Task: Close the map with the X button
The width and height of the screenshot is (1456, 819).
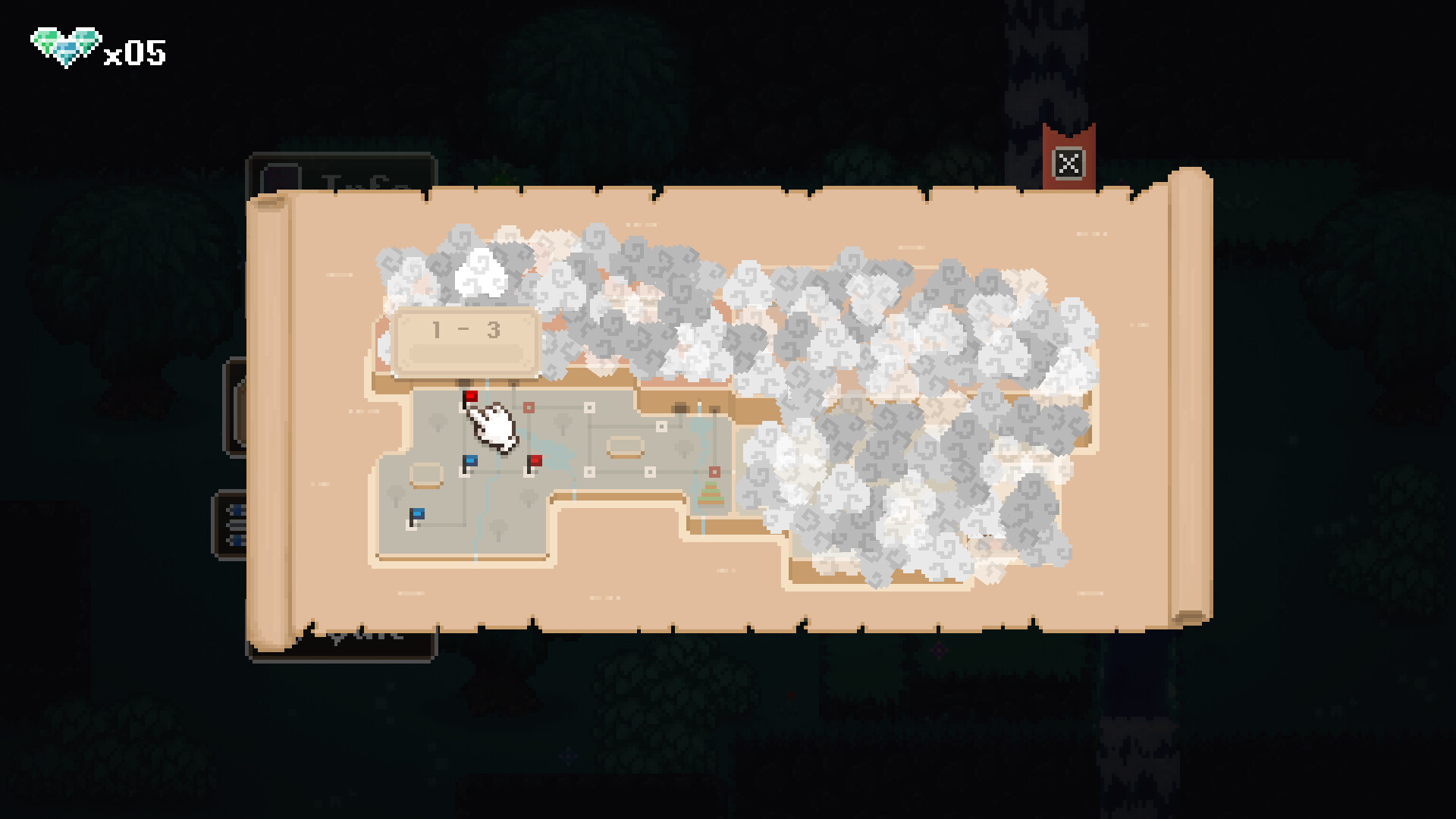Action: point(1069,162)
